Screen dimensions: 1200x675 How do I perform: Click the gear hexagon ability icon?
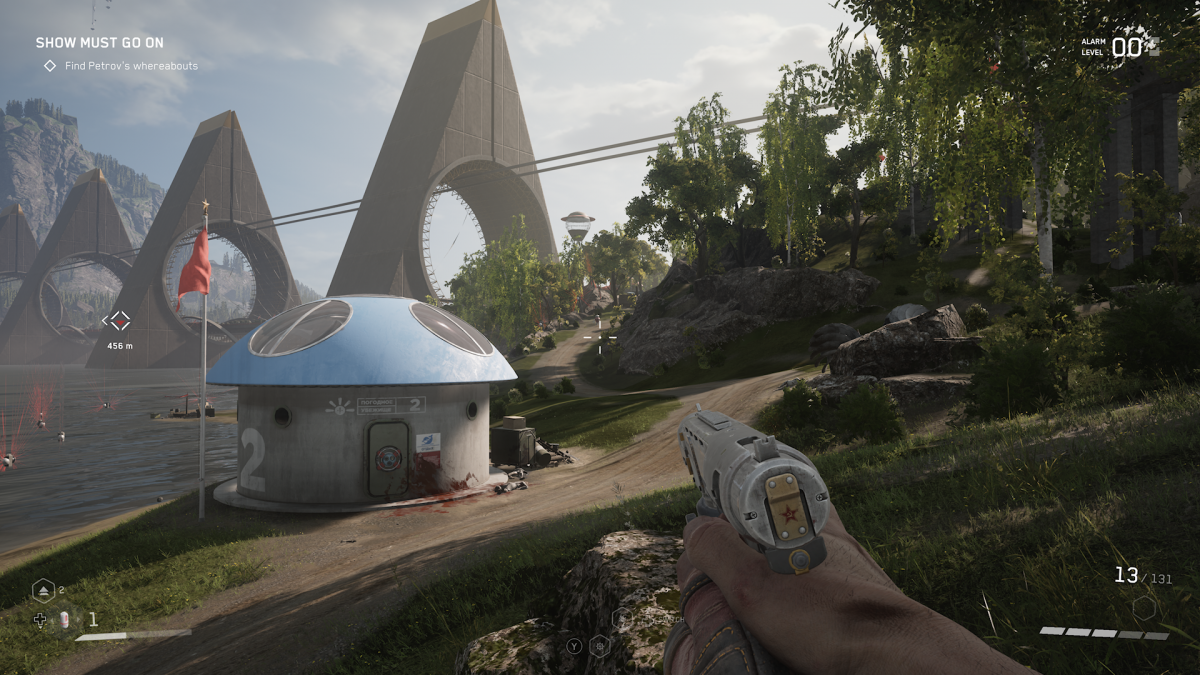[601, 644]
